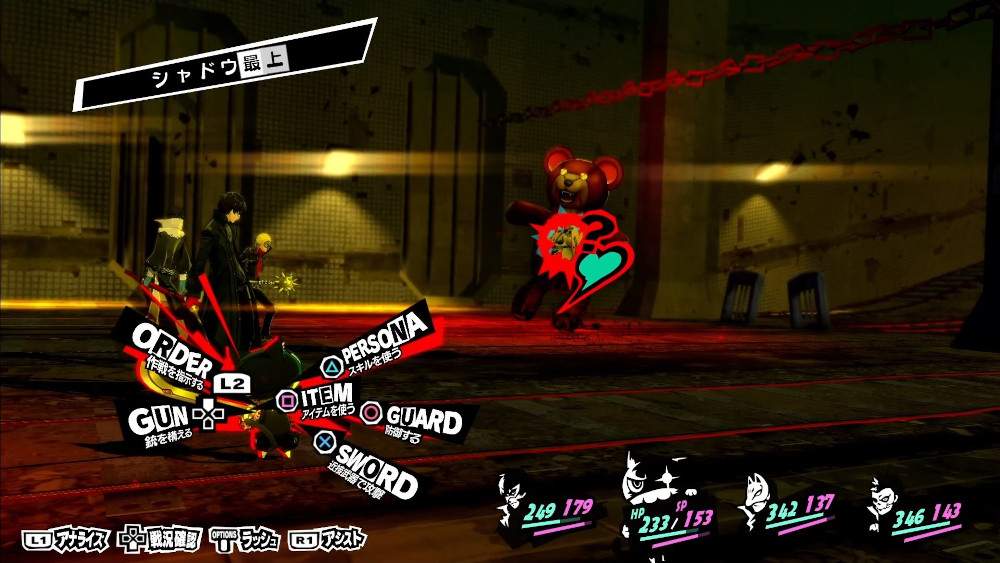The image size is (1000, 563).
Task: Select the GUN command
Action: pyautogui.click(x=159, y=417)
